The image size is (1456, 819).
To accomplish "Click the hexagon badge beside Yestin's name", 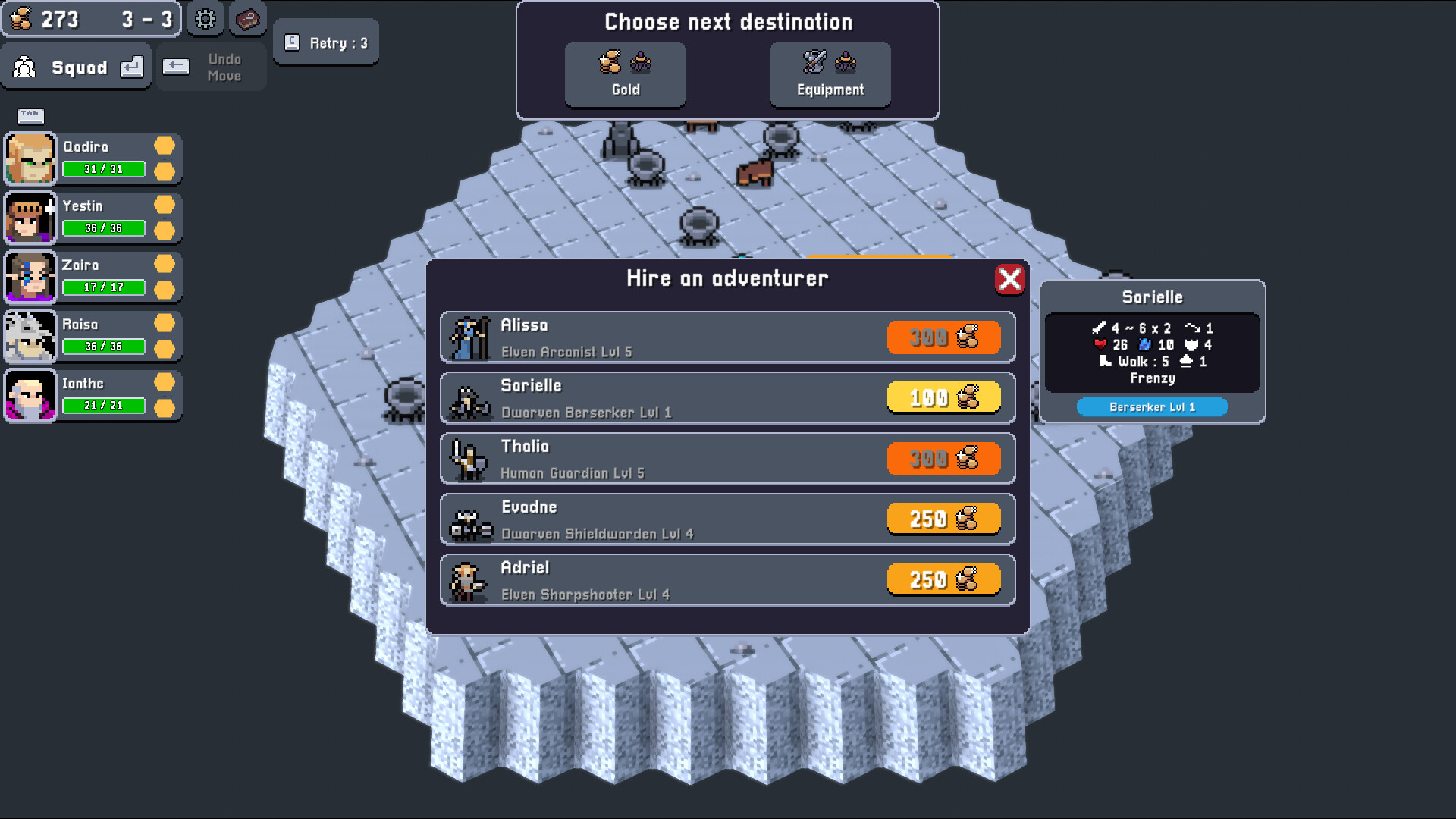I will 165,205.
